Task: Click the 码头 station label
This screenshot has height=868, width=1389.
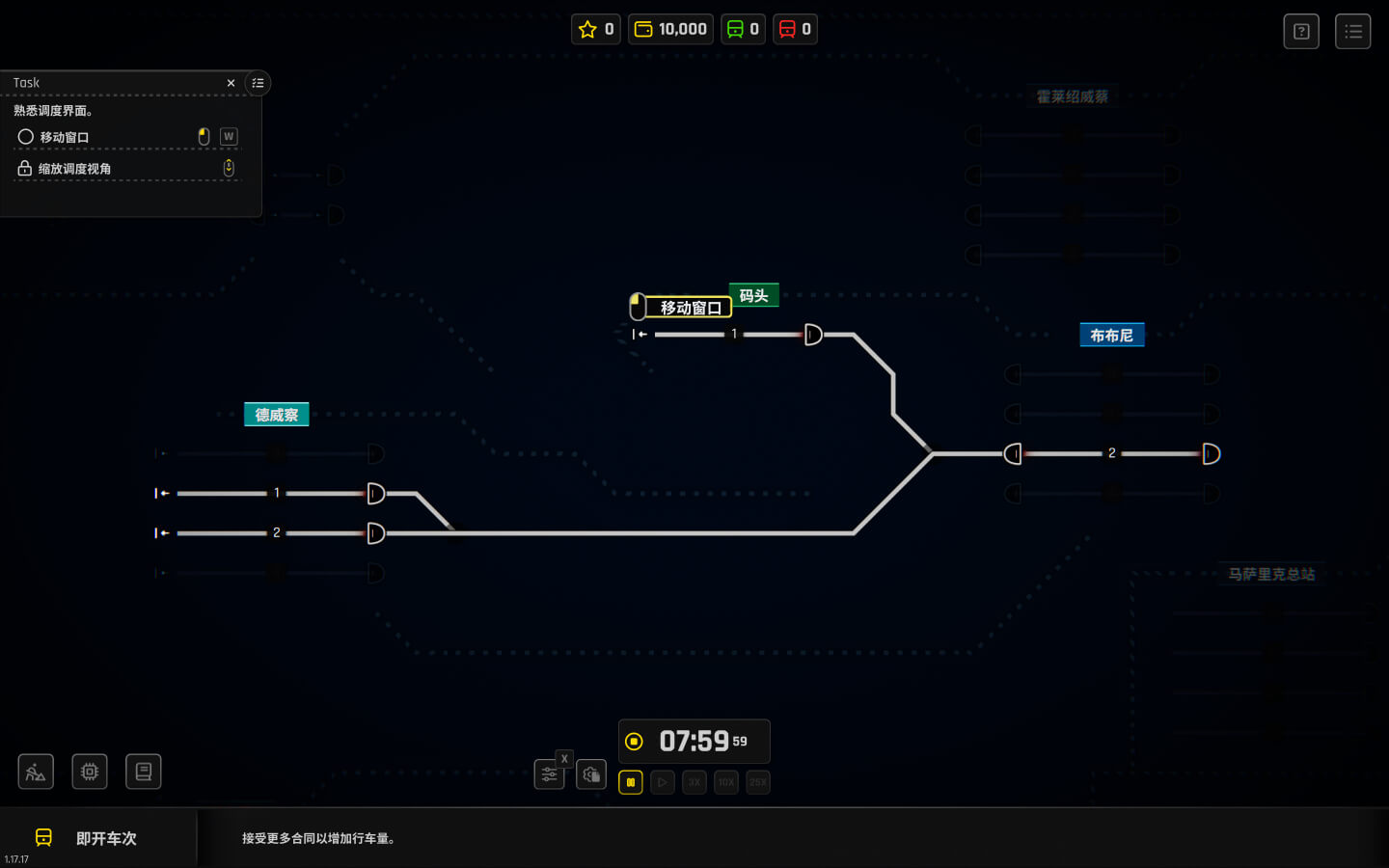Action: point(753,295)
